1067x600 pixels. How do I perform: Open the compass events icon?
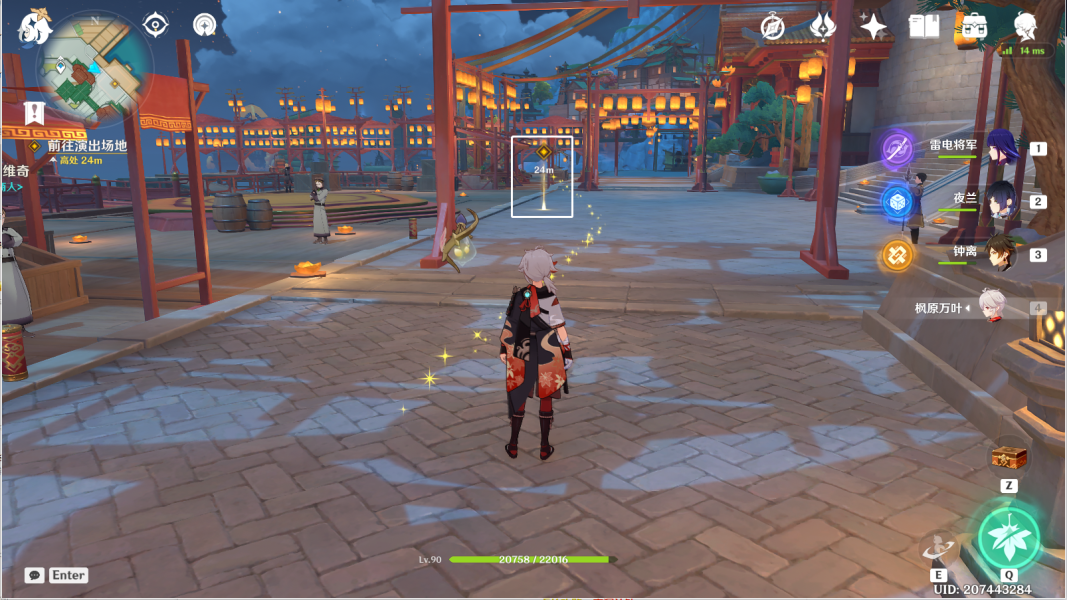pos(772,27)
